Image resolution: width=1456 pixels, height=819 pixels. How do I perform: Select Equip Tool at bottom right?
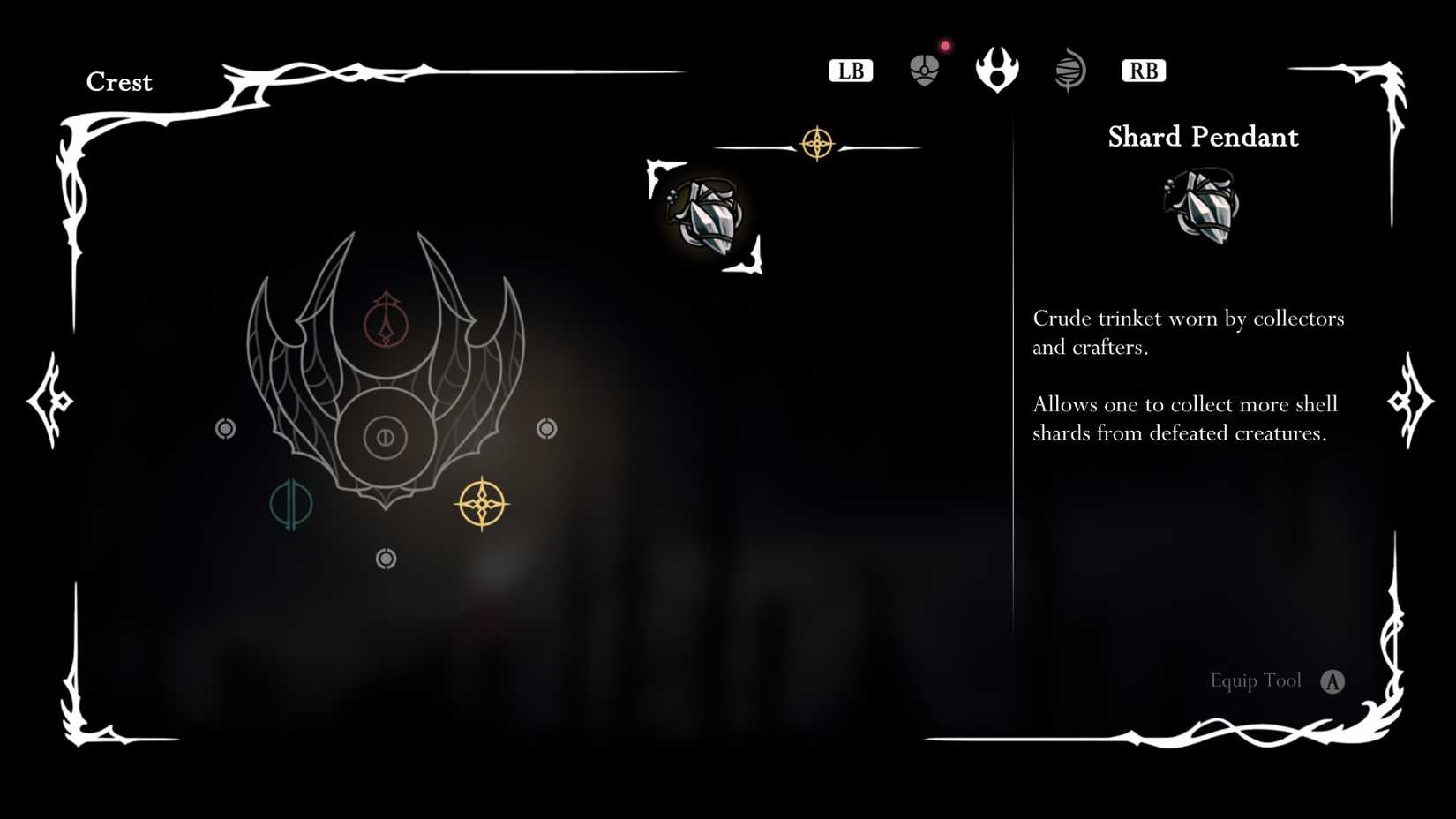(x=1256, y=680)
